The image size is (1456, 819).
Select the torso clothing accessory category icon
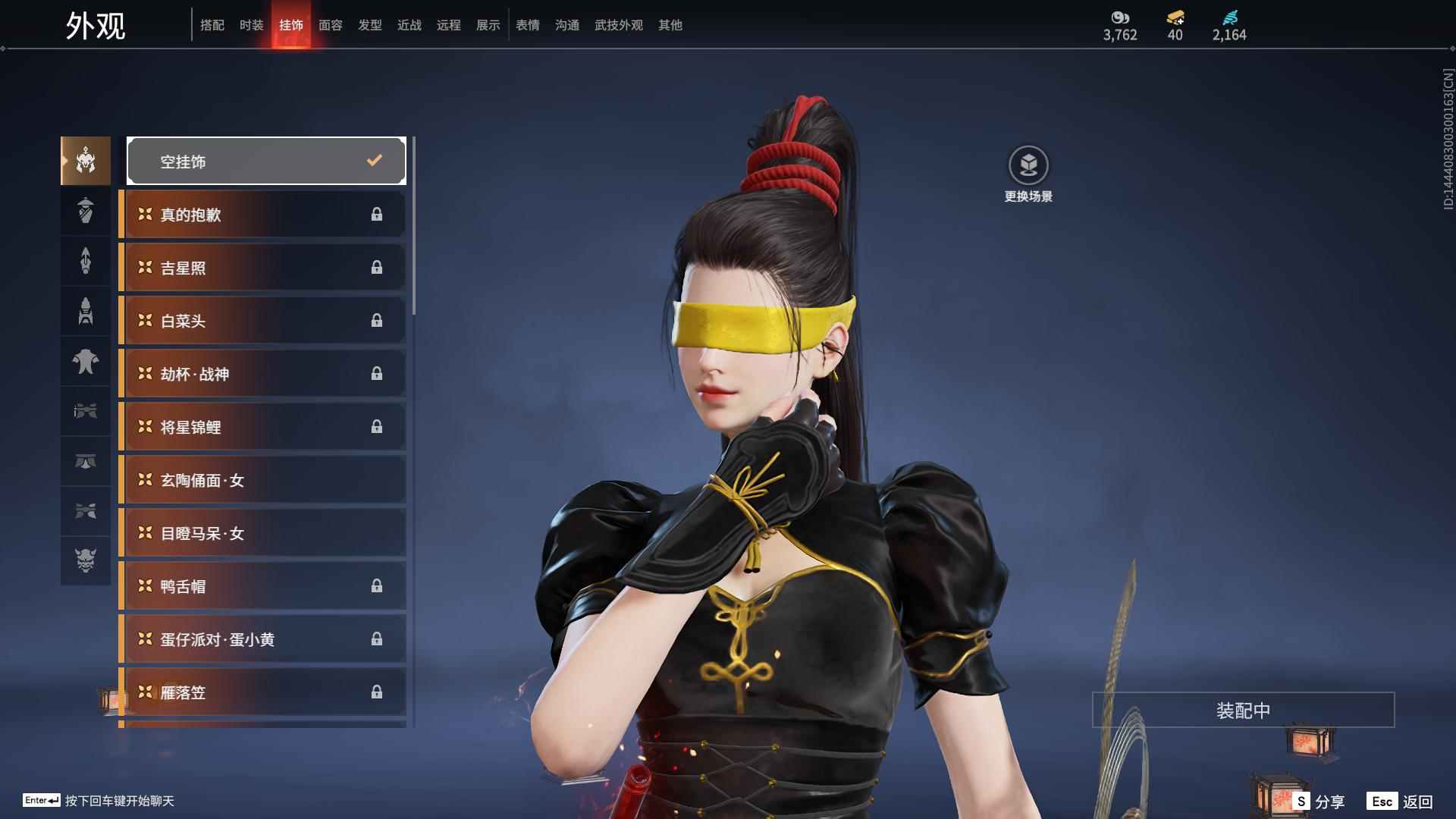click(x=86, y=362)
